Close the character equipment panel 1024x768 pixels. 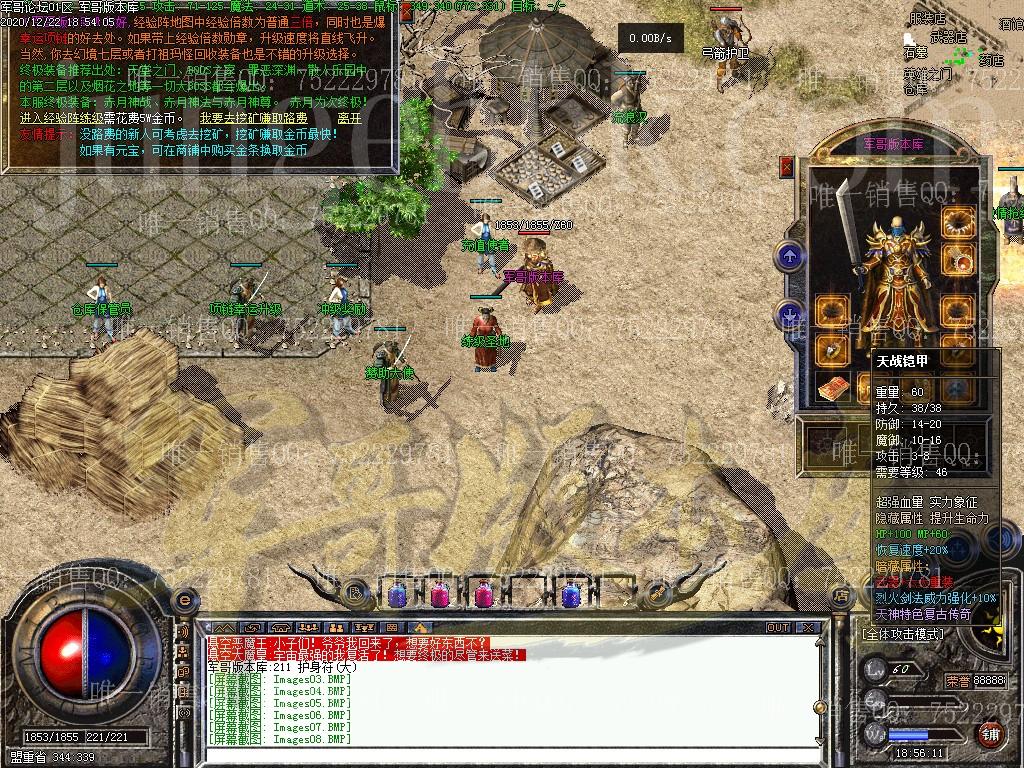(786, 167)
